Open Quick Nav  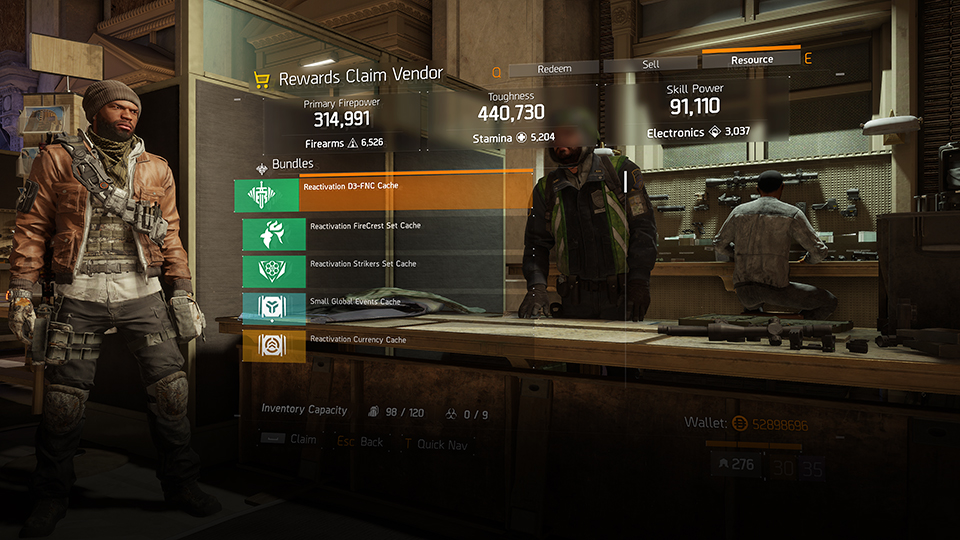coord(433,442)
